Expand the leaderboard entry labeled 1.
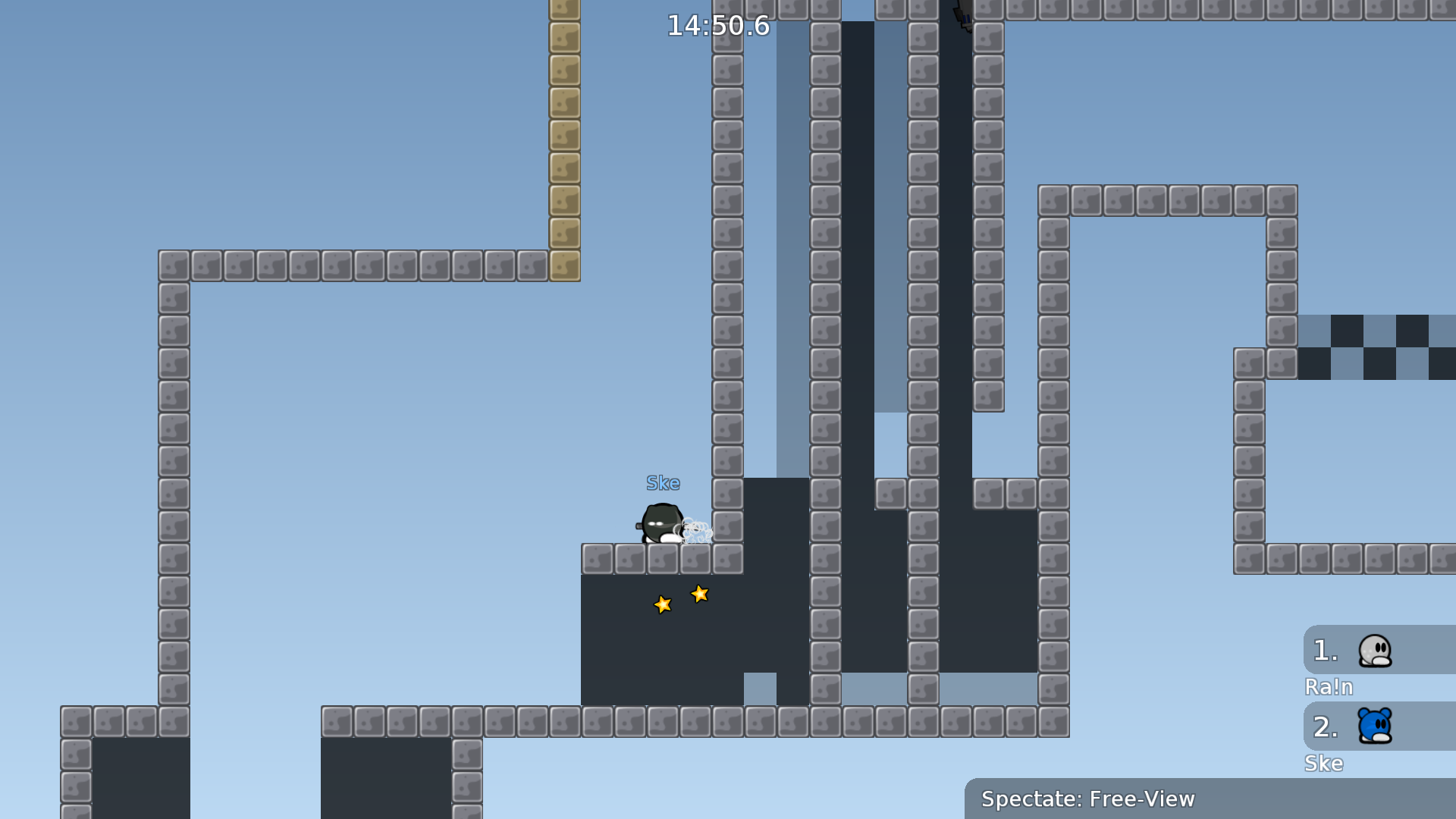 (x=1325, y=650)
